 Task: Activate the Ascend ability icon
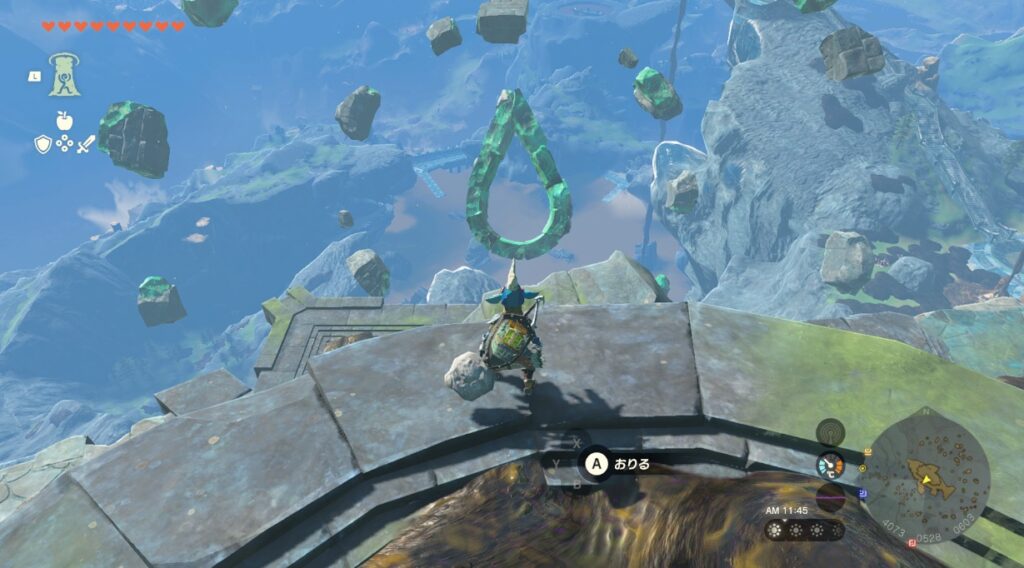64,74
